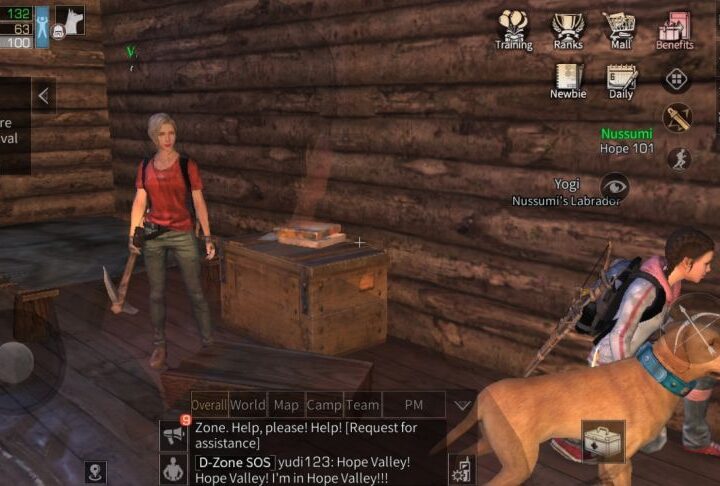
Task: Toggle the running figure icon
Action: coord(678,158)
